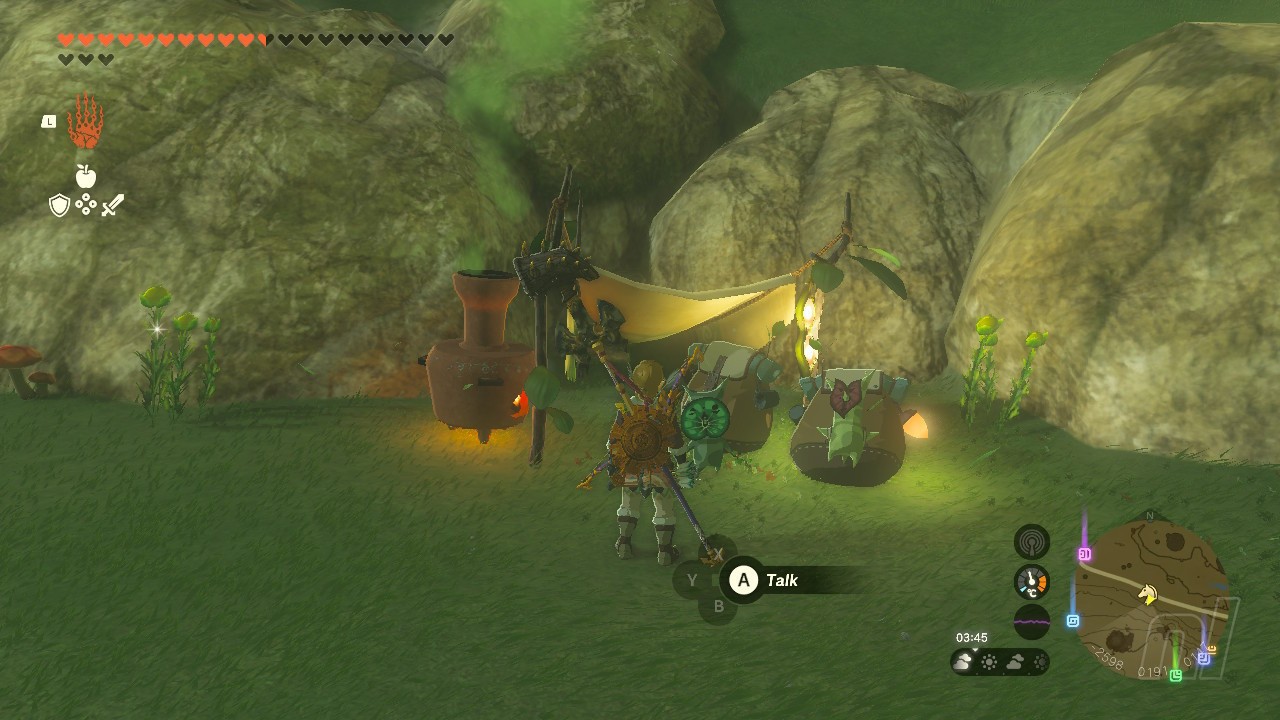Click the horse head marker on minimap

click(x=1148, y=594)
